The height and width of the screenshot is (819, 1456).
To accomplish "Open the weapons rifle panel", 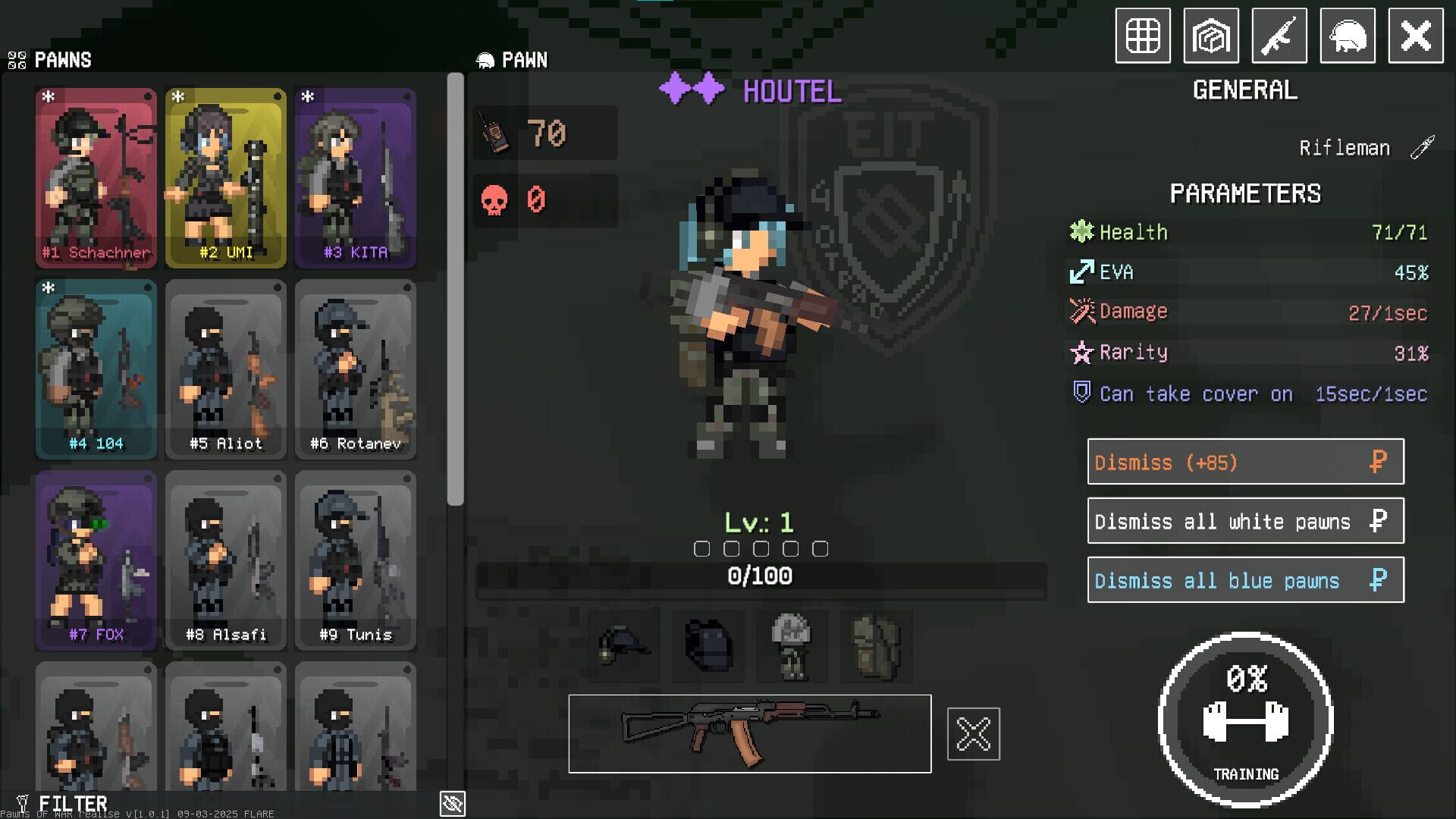I will [x=1279, y=35].
